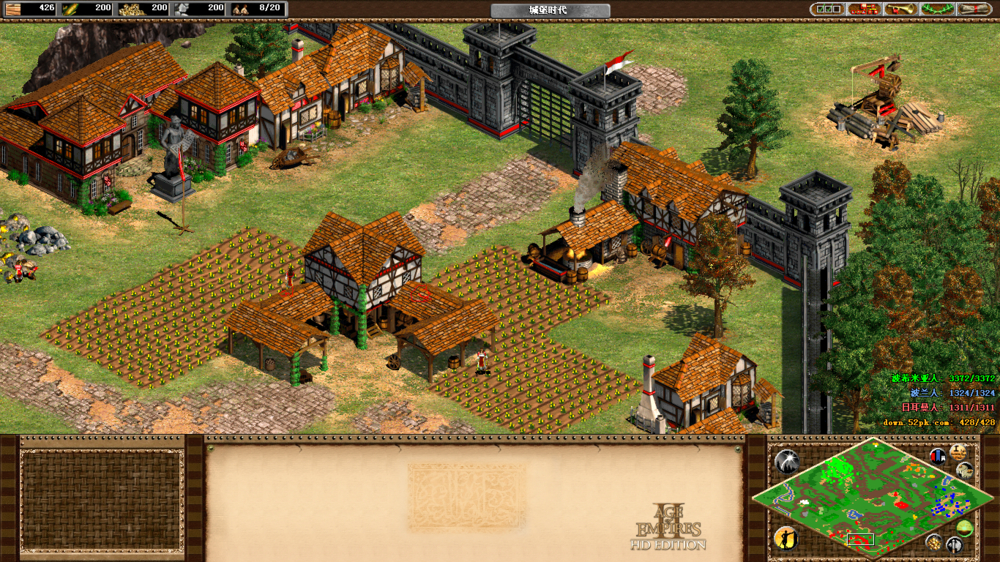Activate the flare signal button
Viewport: 1000px width, 562px height.
click(x=787, y=462)
